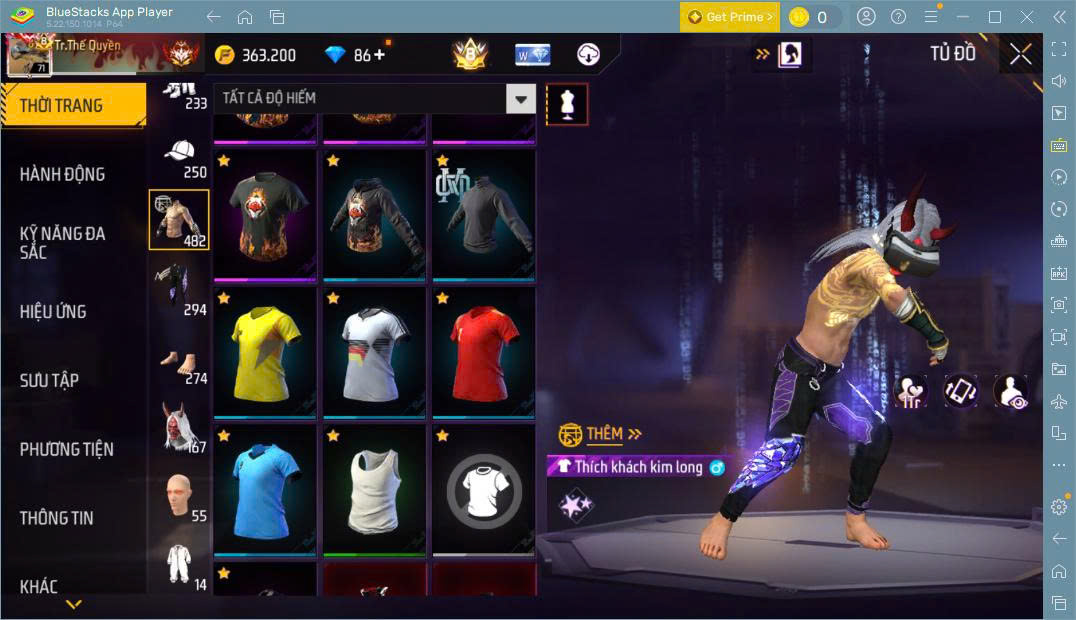The width and height of the screenshot is (1076, 620).
Task: Open the Thông Tin tab
Action: [56, 518]
